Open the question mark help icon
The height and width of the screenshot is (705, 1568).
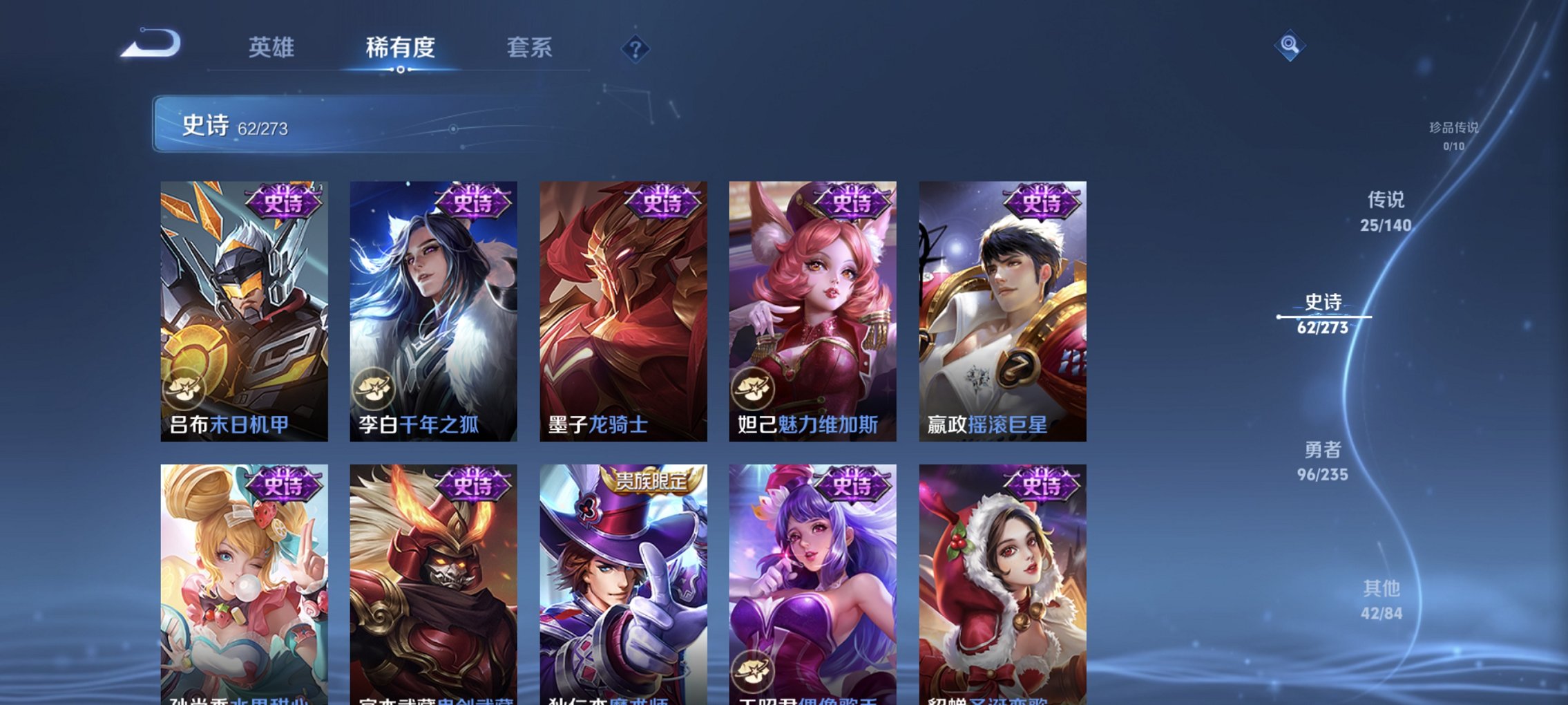click(x=635, y=50)
